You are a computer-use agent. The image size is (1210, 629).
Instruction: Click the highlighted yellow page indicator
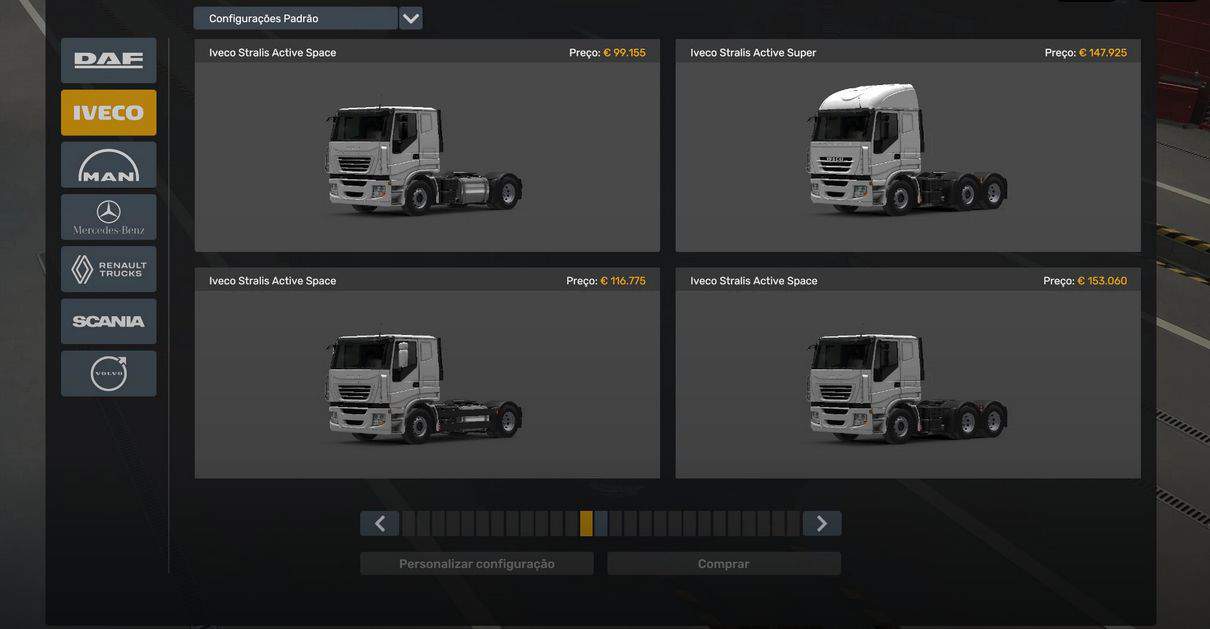pyautogui.click(x=586, y=524)
